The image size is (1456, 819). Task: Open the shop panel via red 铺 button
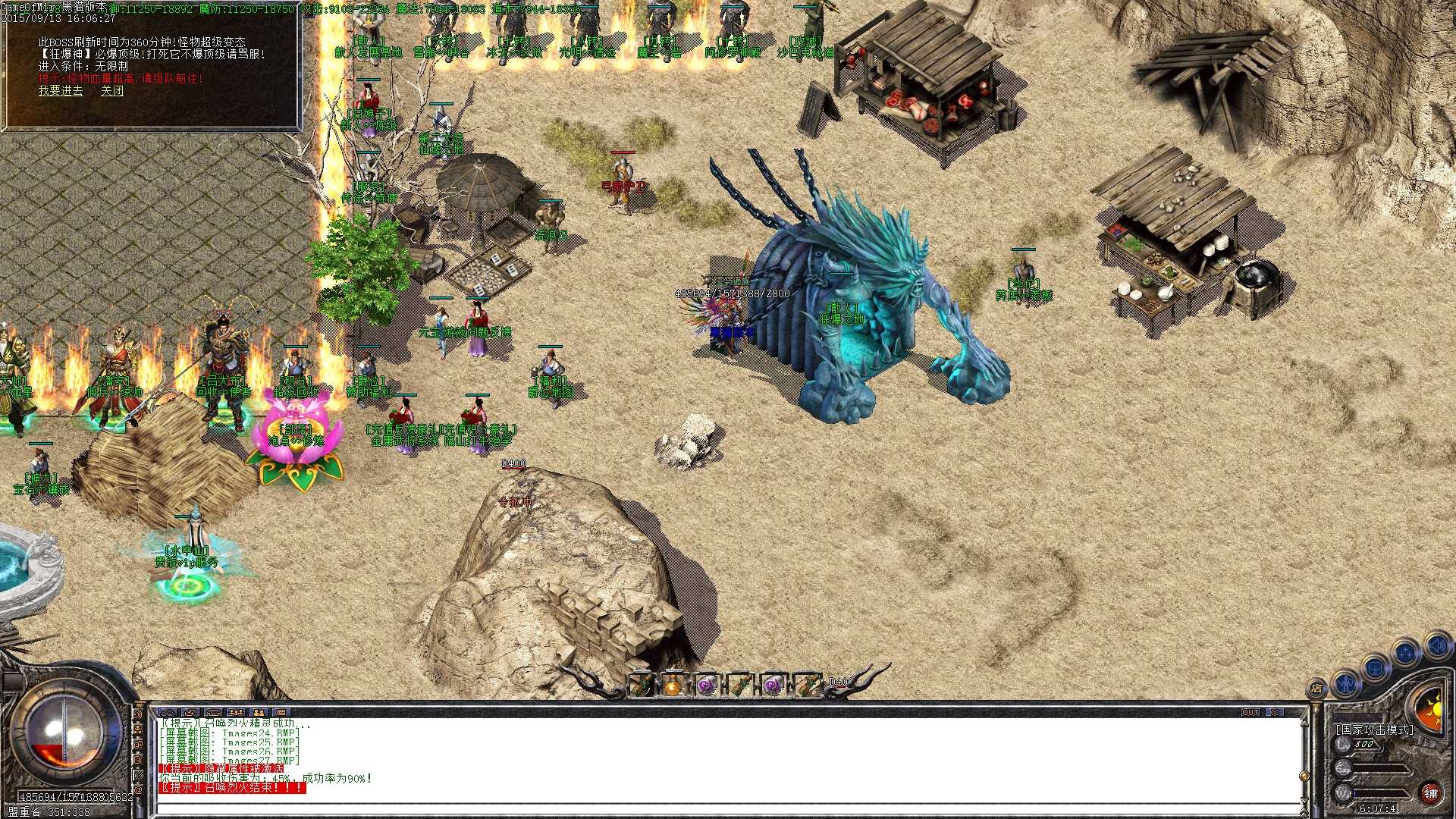click(1430, 794)
